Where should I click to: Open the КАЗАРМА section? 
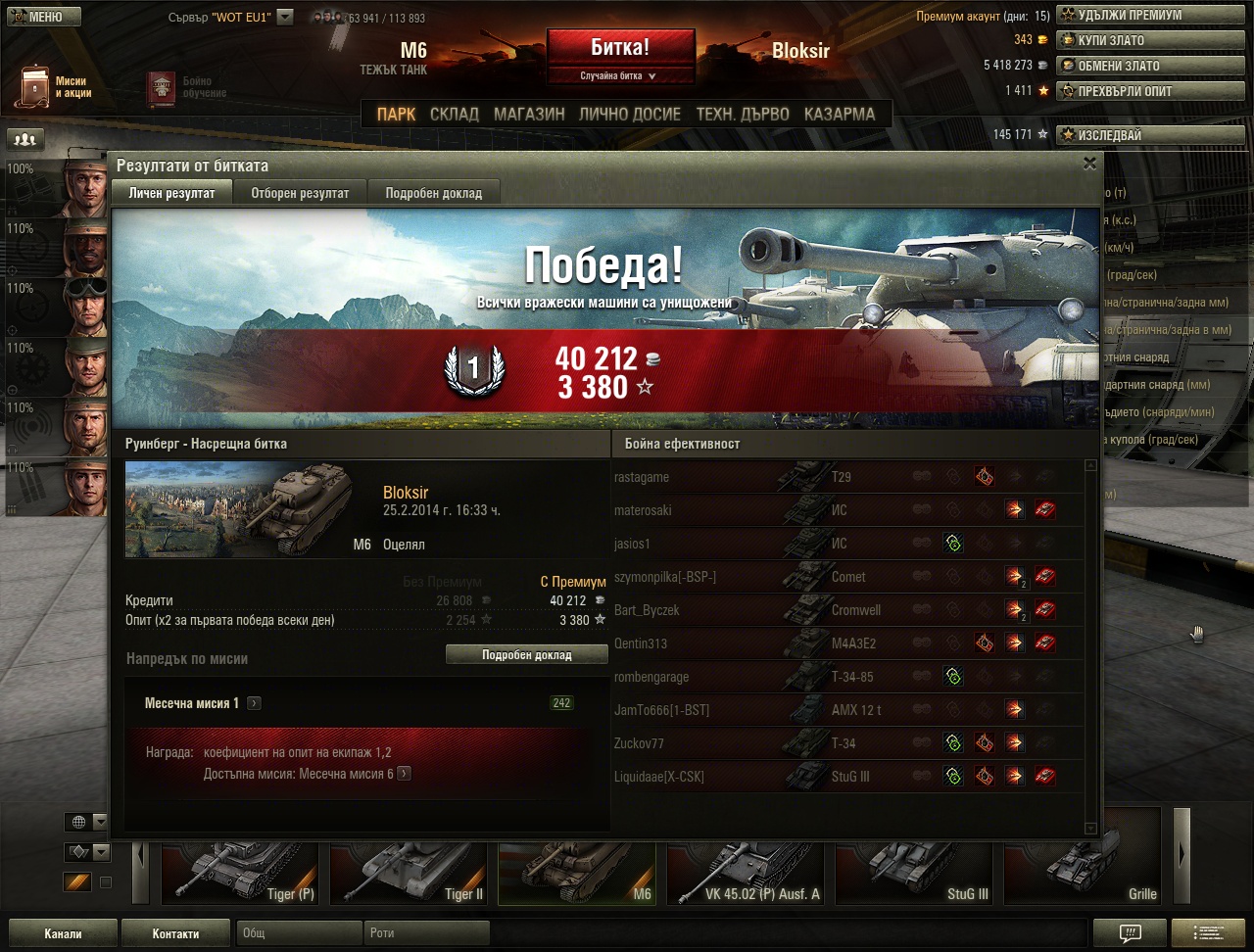coord(840,114)
